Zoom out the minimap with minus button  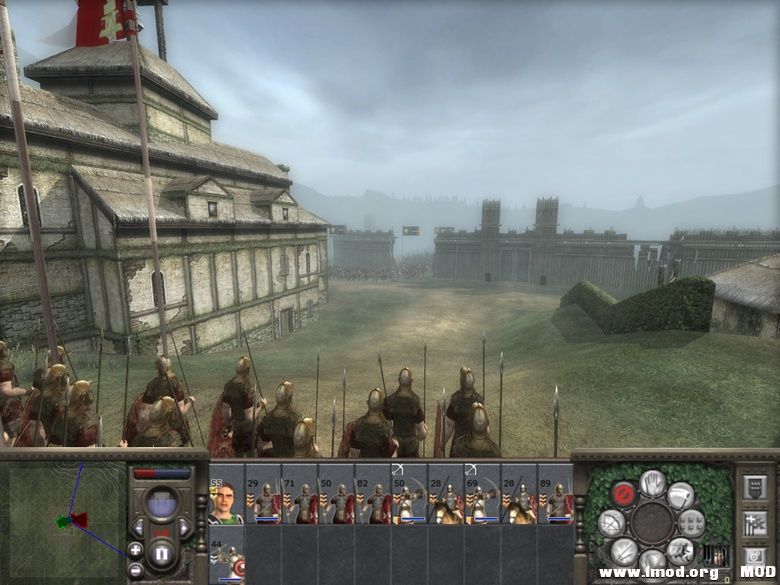[136, 570]
